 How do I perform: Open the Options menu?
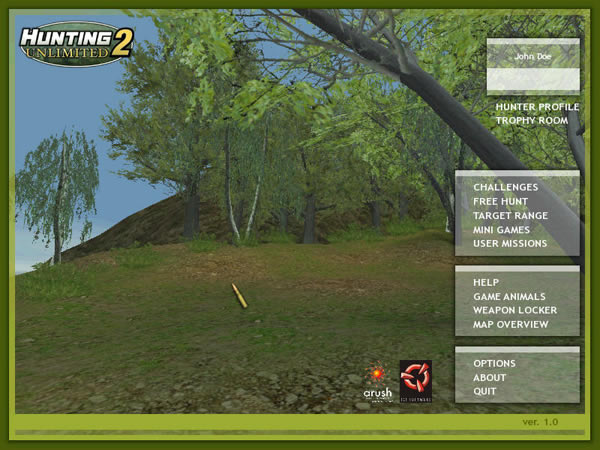click(x=494, y=363)
